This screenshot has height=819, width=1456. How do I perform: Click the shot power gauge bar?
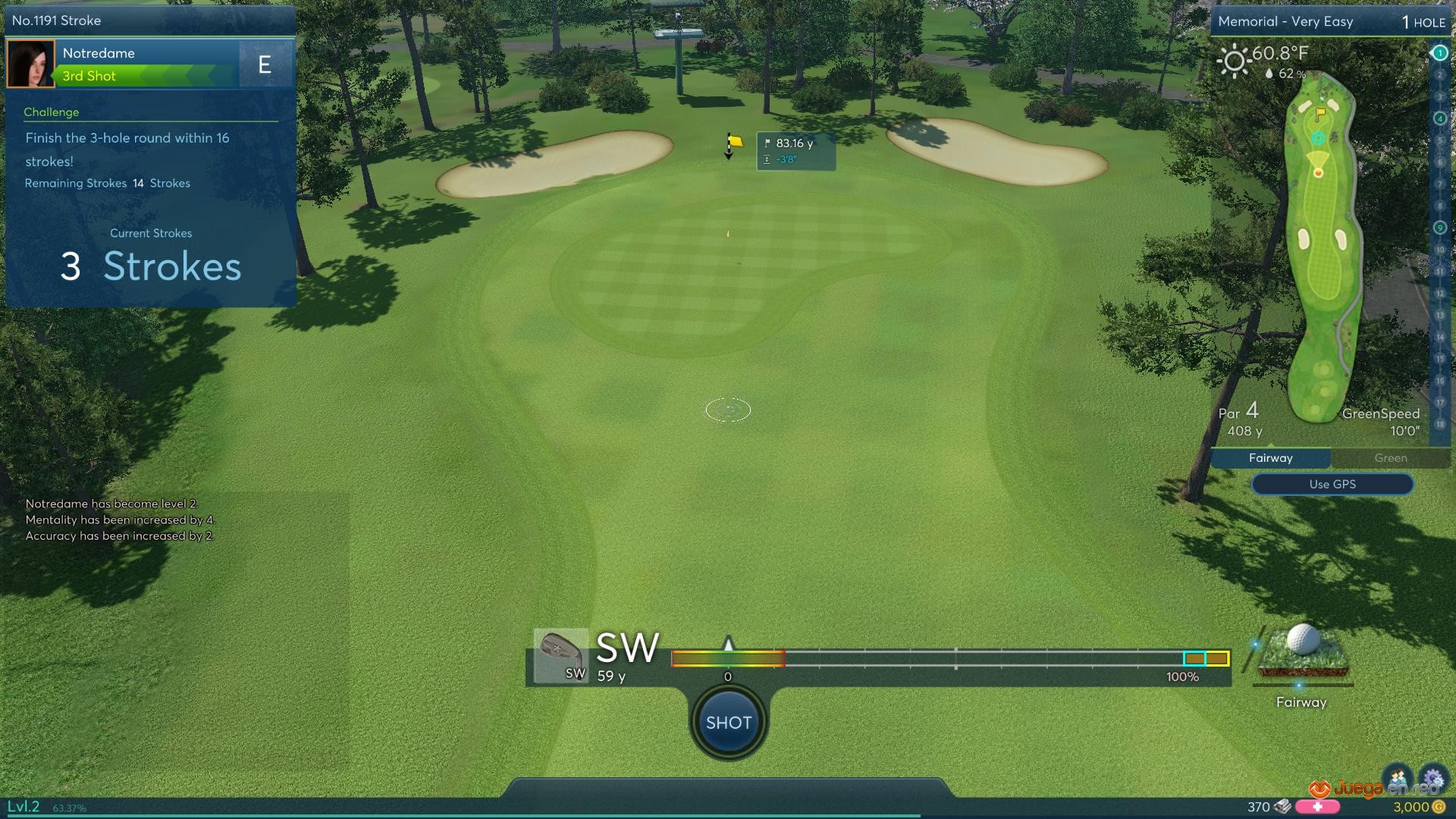coord(949,658)
